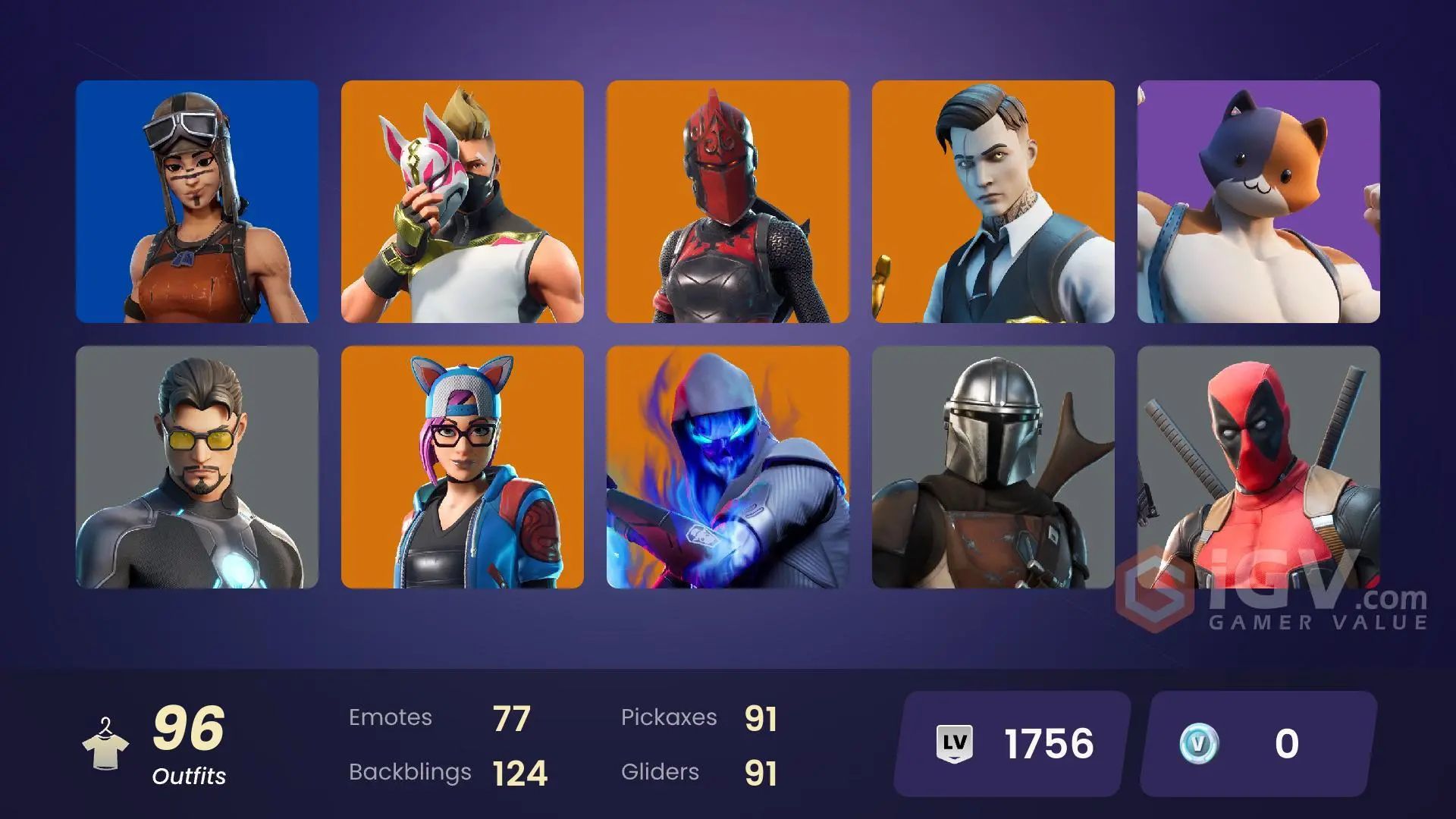
Task: Click the Outfits count showing 96
Action: click(x=188, y=728)
